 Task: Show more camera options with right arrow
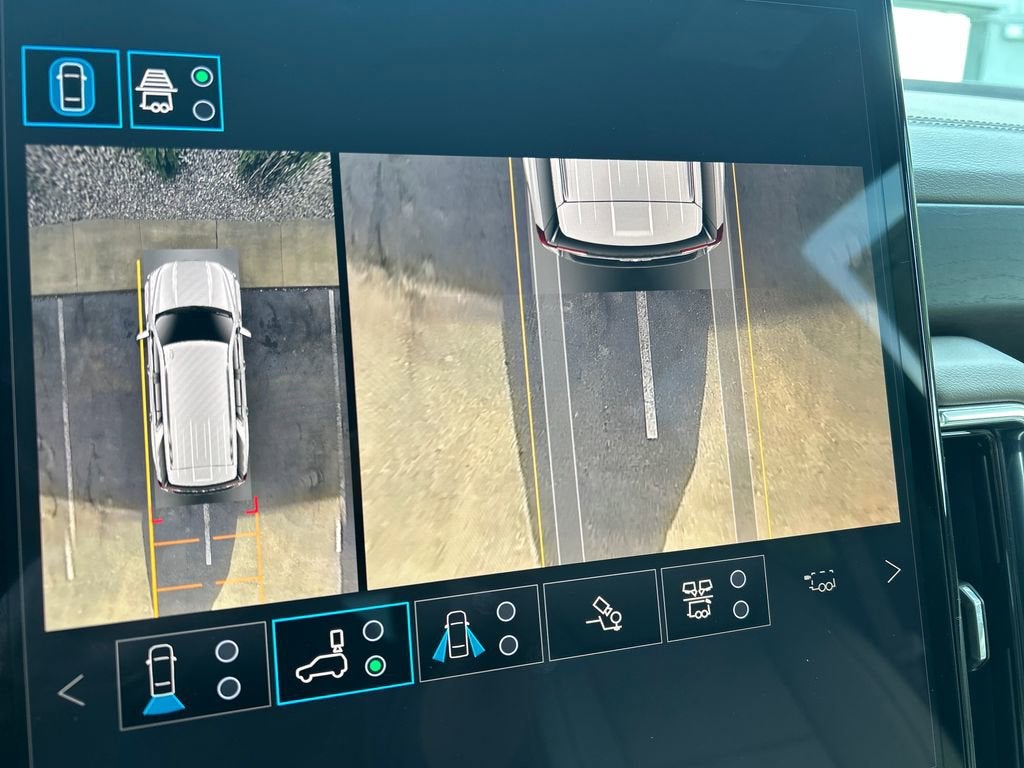click(892, 571)
